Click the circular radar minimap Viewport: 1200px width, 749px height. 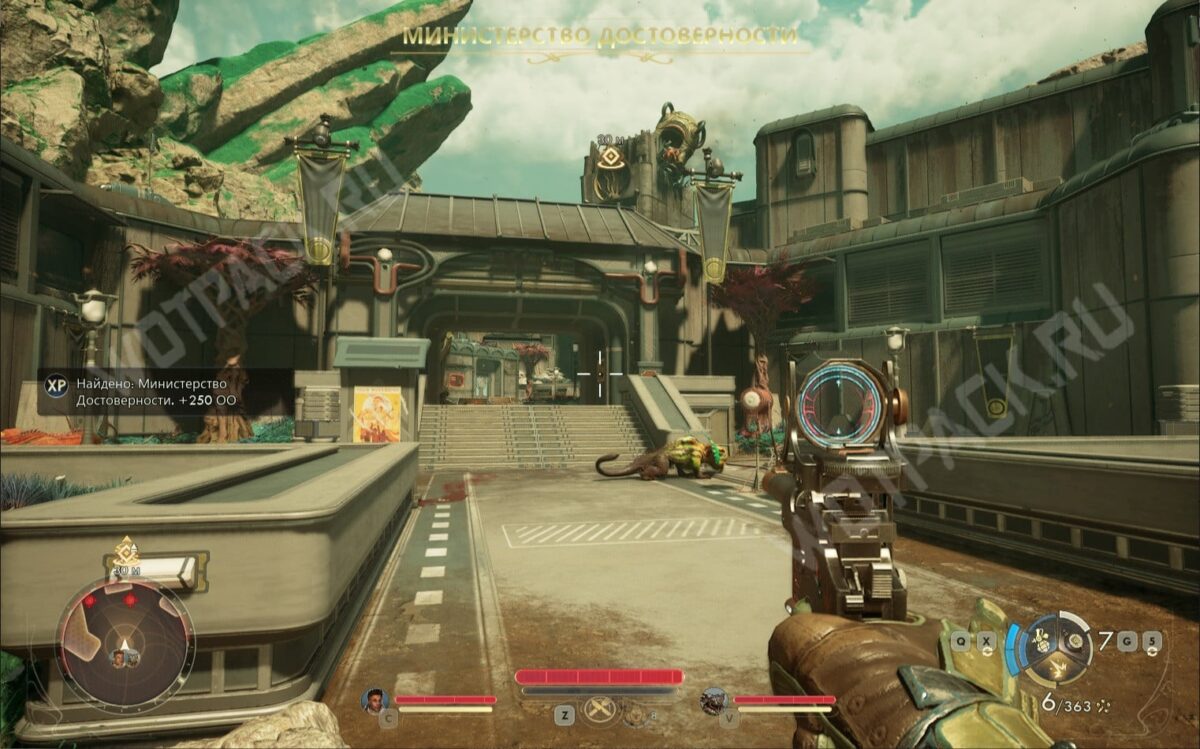(x=125, y=641)
